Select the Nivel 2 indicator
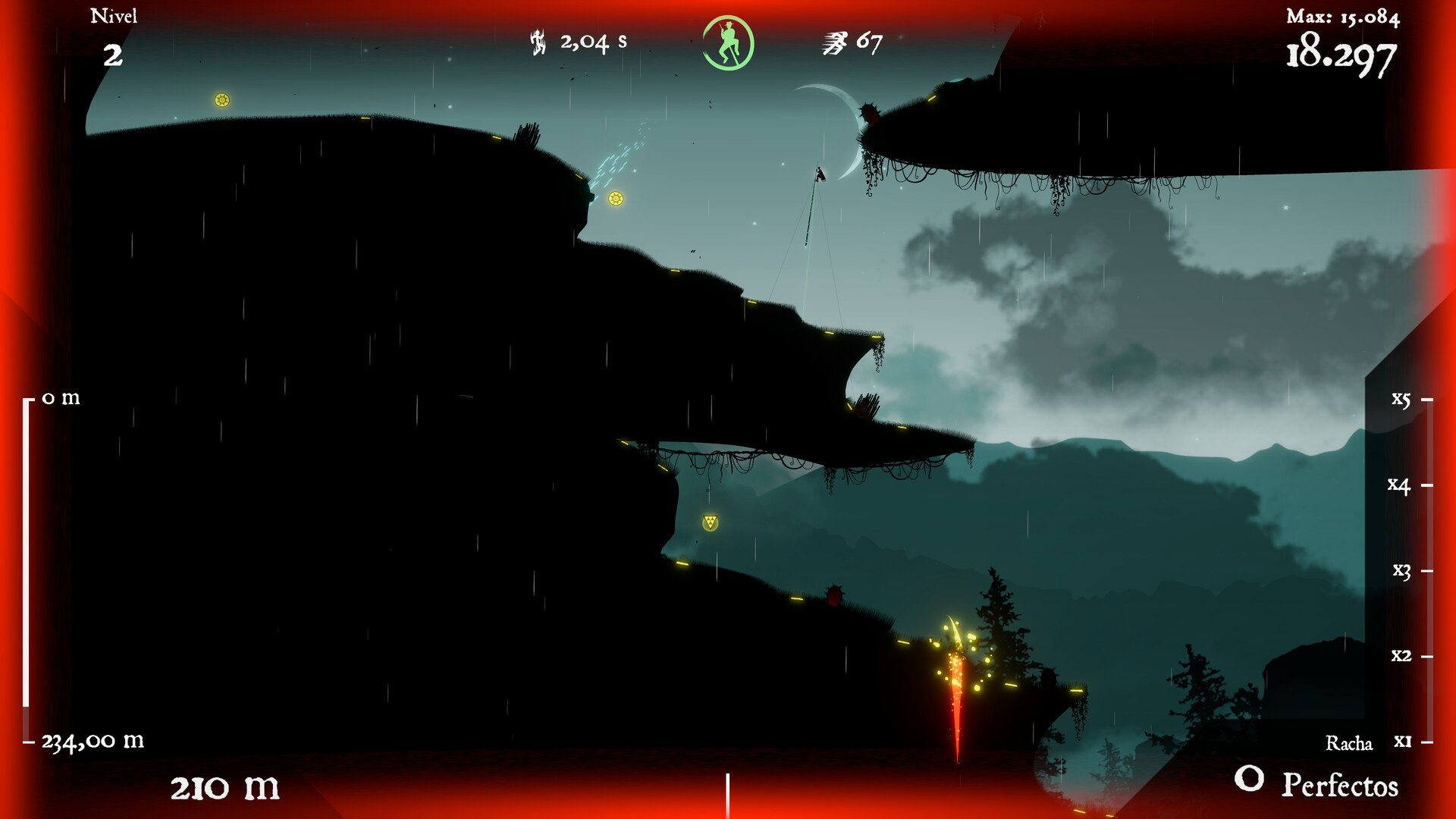1456x819 pixels. 115,34
